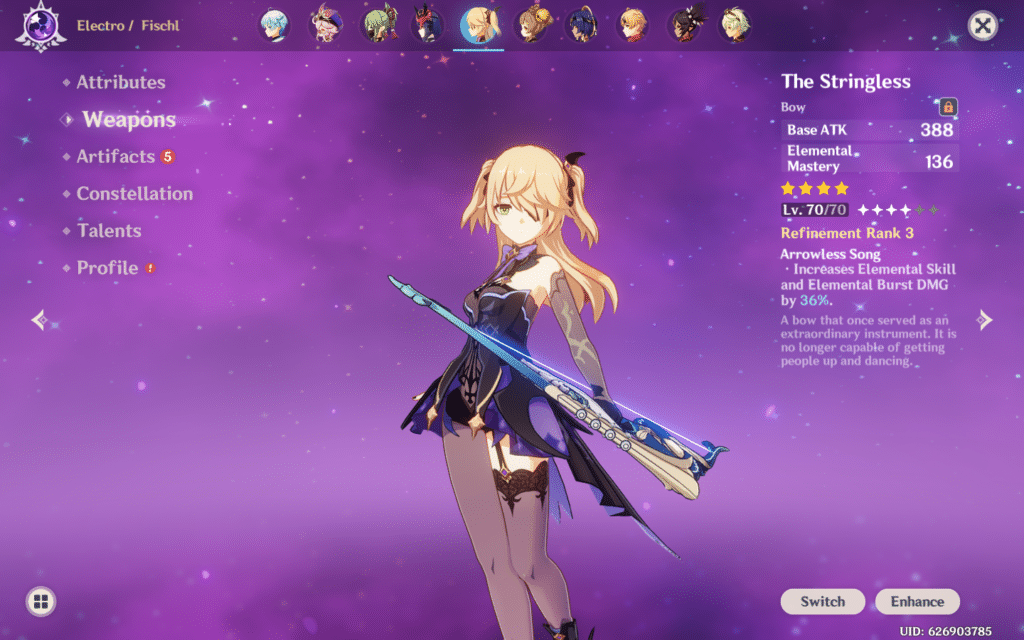
Task: Choose the blonde character with red headband
Action: [x=632, y=25]
